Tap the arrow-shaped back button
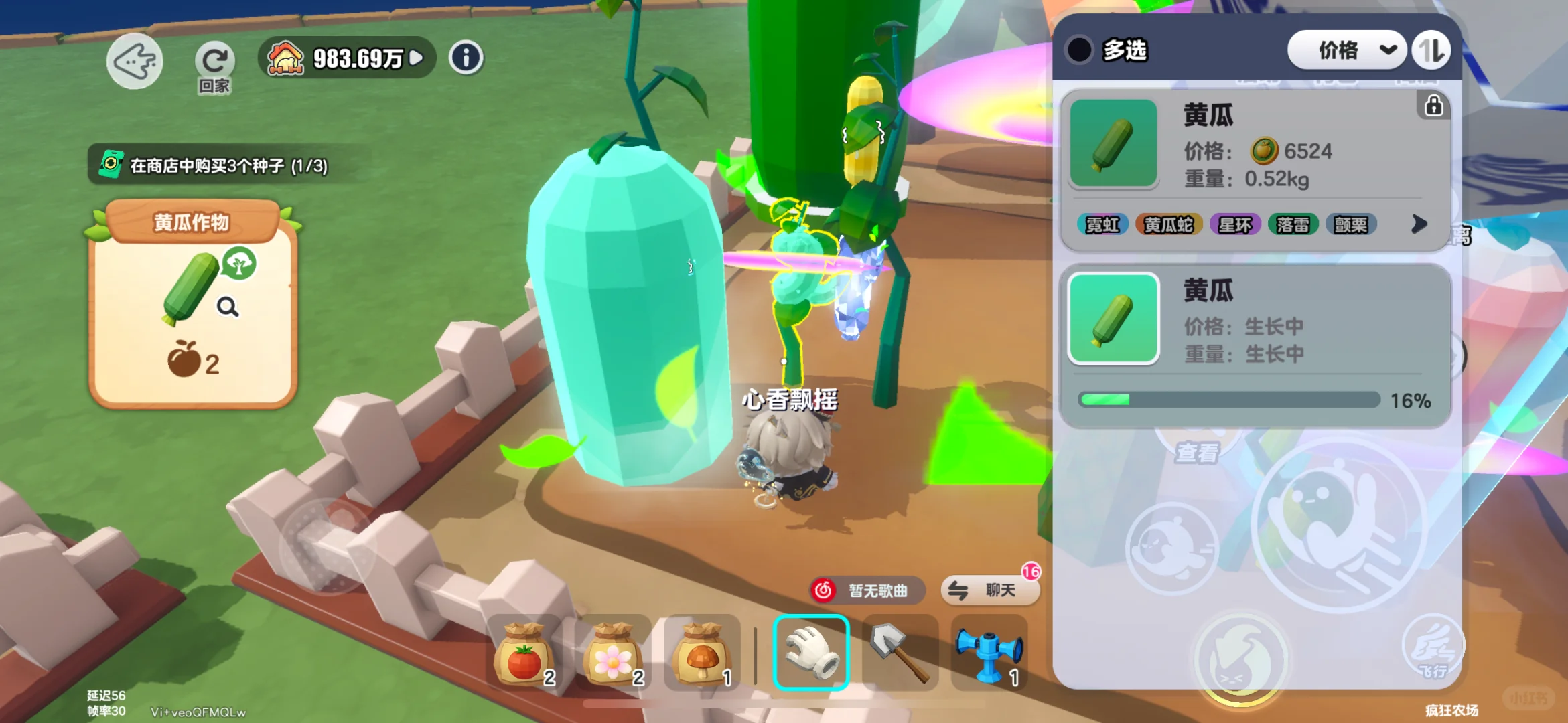The image size is (1568, 723). (134, 61)
